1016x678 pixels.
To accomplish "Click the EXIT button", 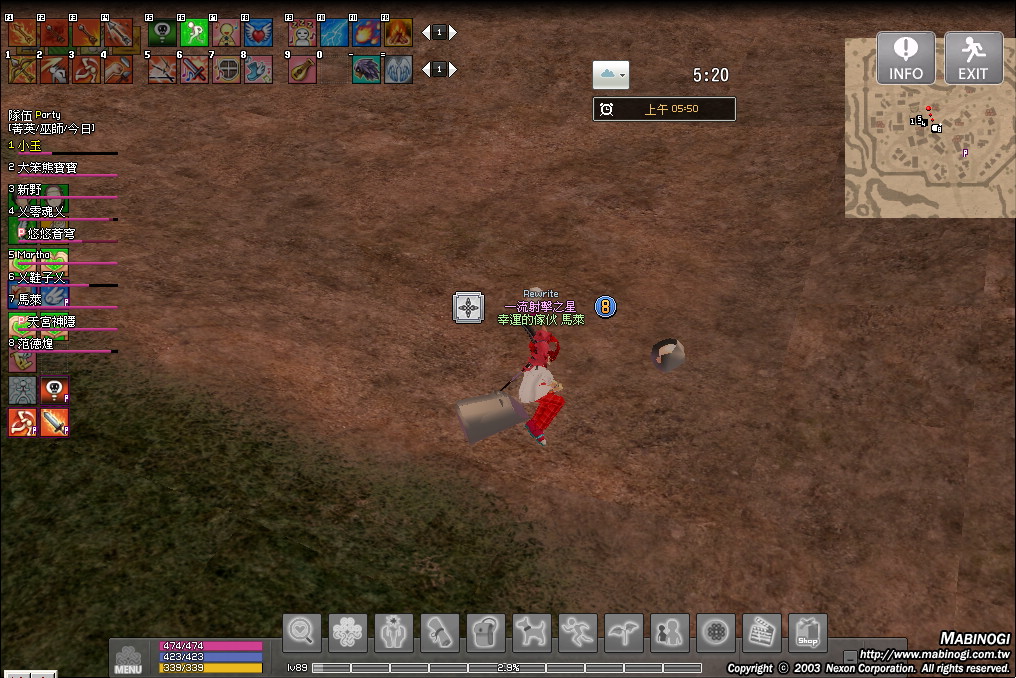I will [973, 58].
